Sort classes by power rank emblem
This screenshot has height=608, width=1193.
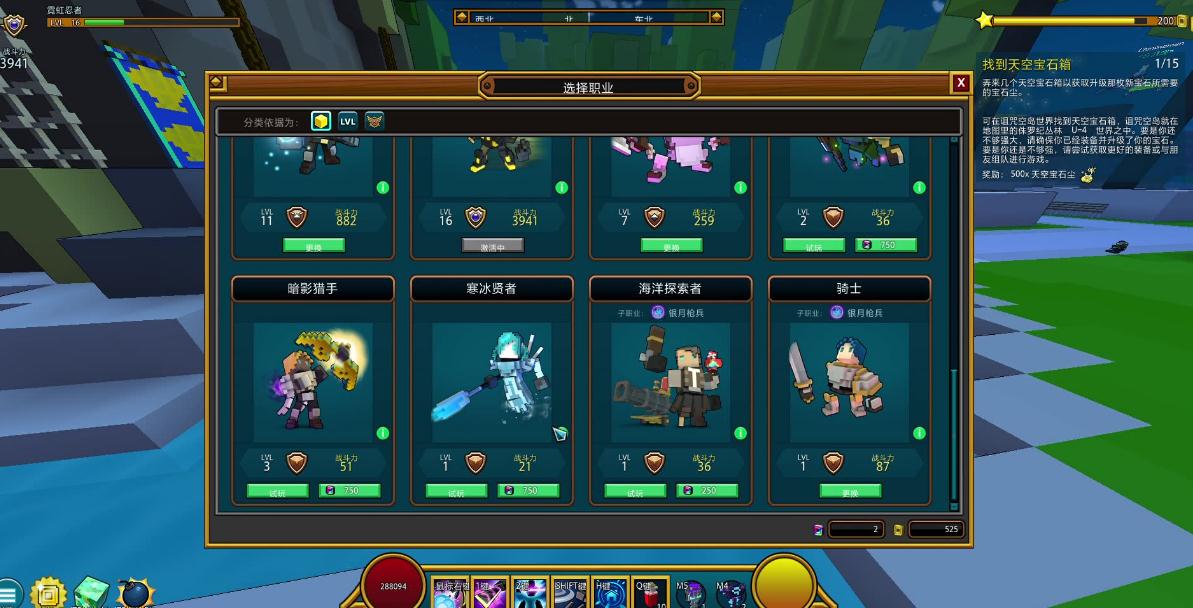374,121
